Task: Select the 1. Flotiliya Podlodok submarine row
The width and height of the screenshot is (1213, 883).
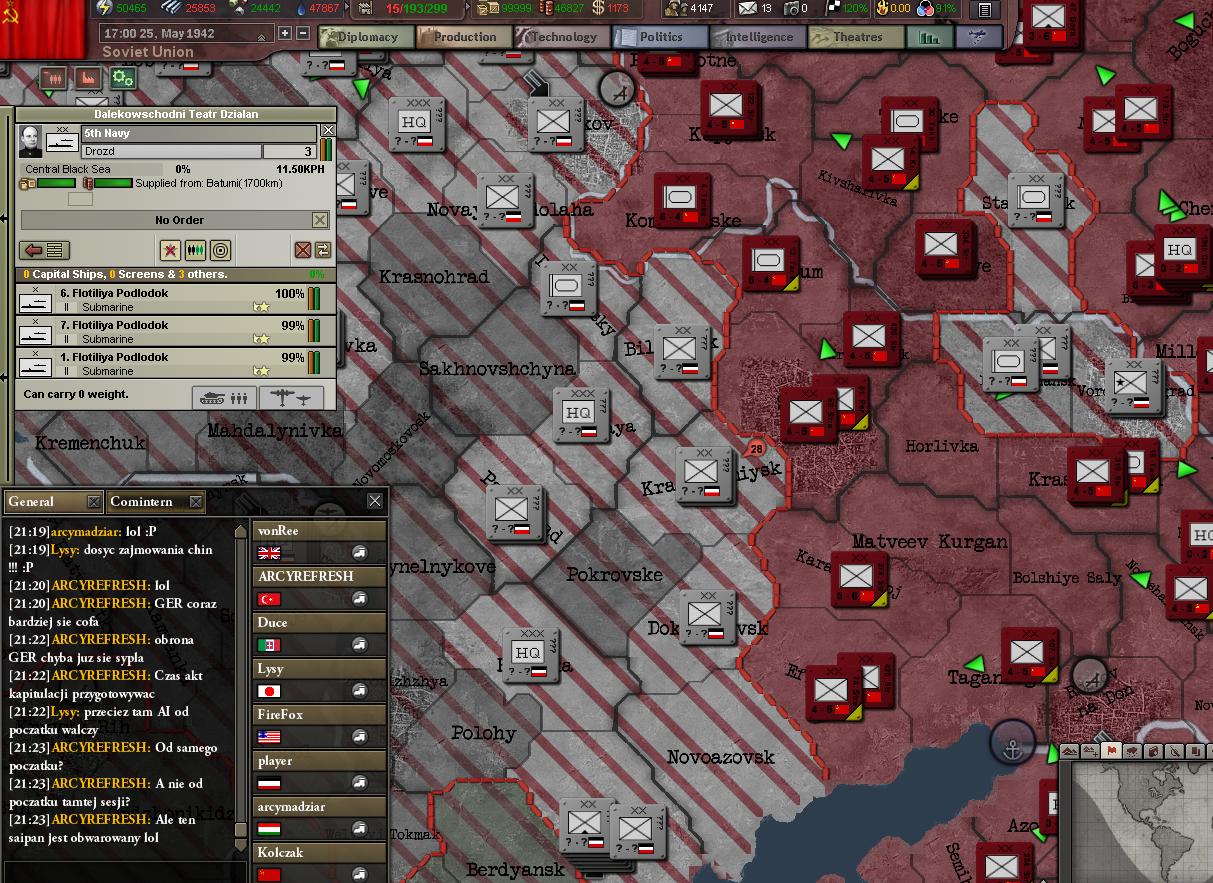Action: pyautogui.click(x=160, y=364)
